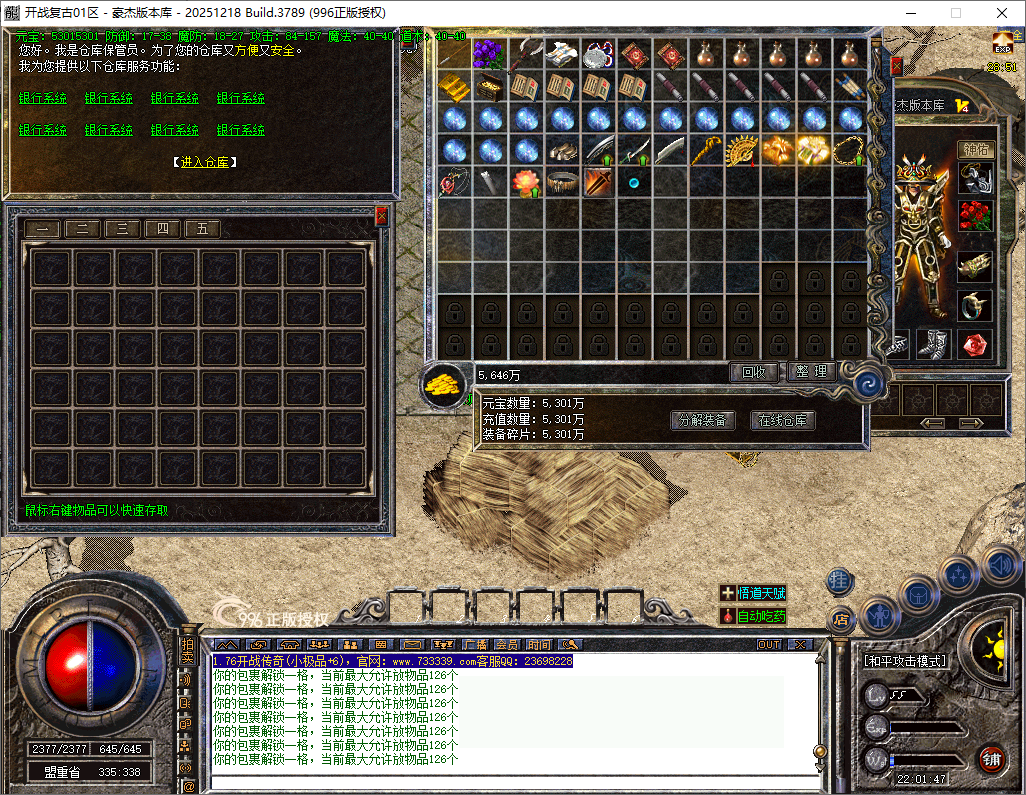Viewport: 1026px width, 795px height.
Task: Close the warehouse storage window
Action: [x=381, y=215]
